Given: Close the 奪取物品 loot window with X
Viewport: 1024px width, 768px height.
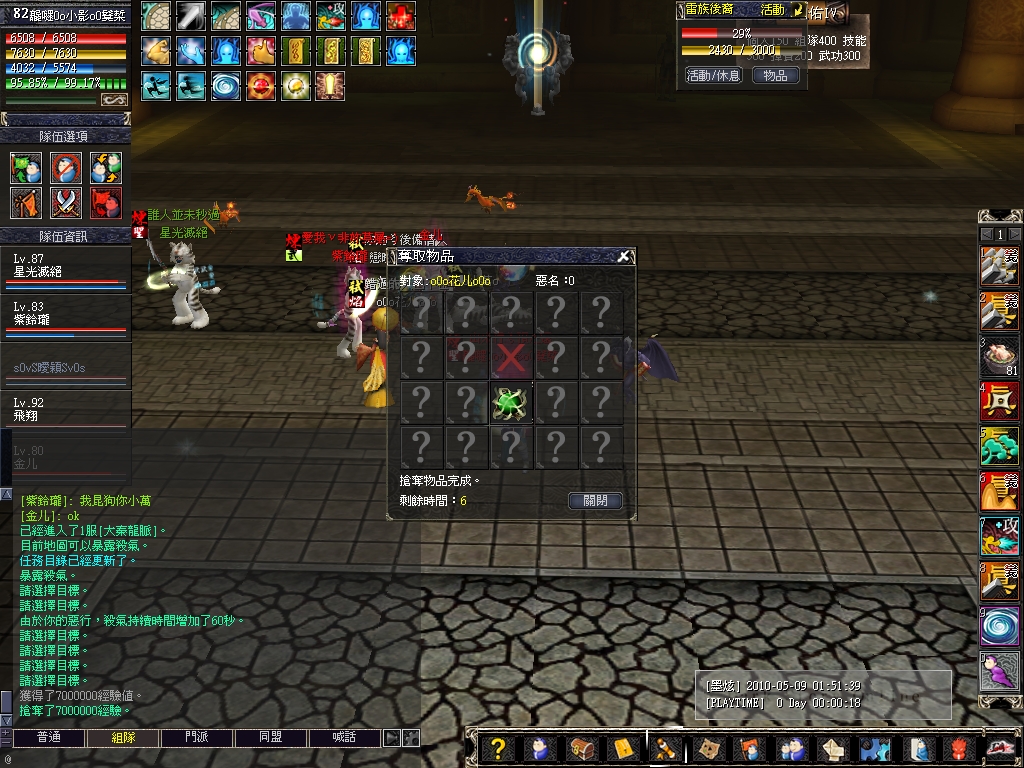Looking at the screenshot, I should [x=624, y=256].
